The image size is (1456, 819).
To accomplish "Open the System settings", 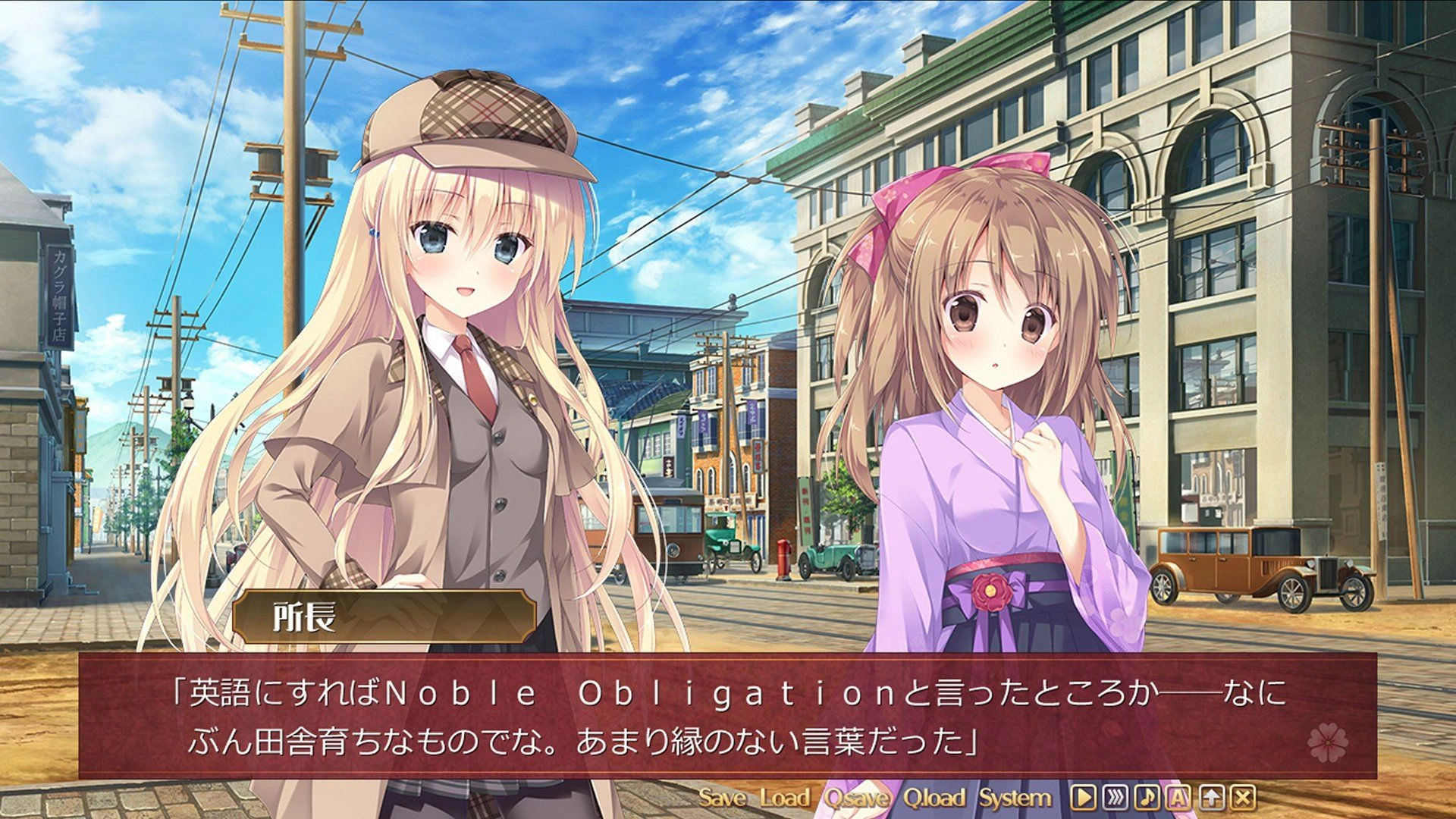I will [x=1015, y=798].
